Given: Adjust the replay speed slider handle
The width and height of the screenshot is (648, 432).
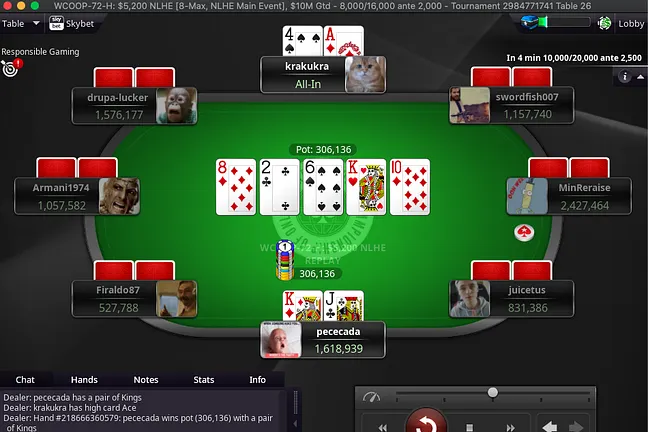Looking at the screenshot, I should [x=492, y=392].
